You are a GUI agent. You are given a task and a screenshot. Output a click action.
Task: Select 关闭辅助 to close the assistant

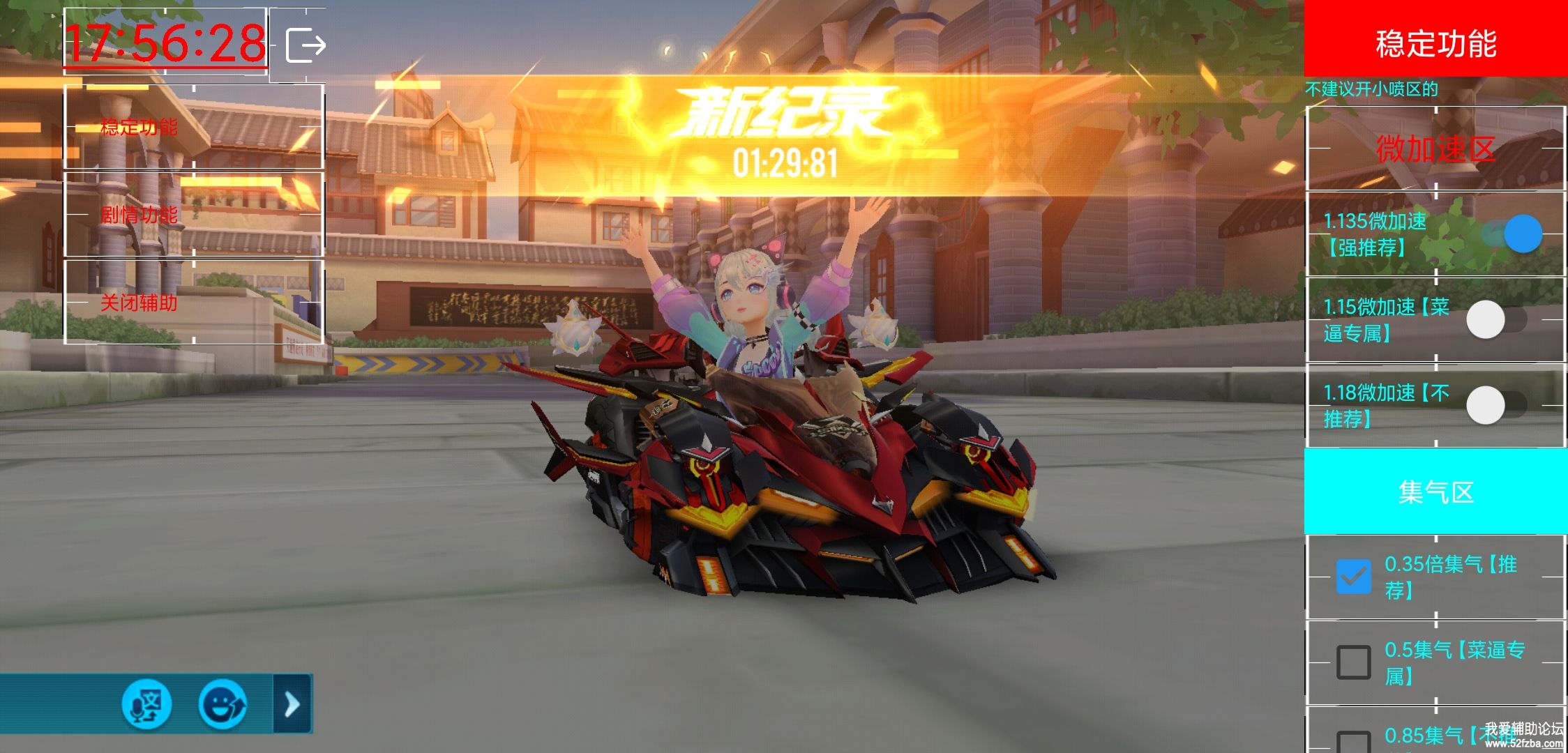[139, 303]
